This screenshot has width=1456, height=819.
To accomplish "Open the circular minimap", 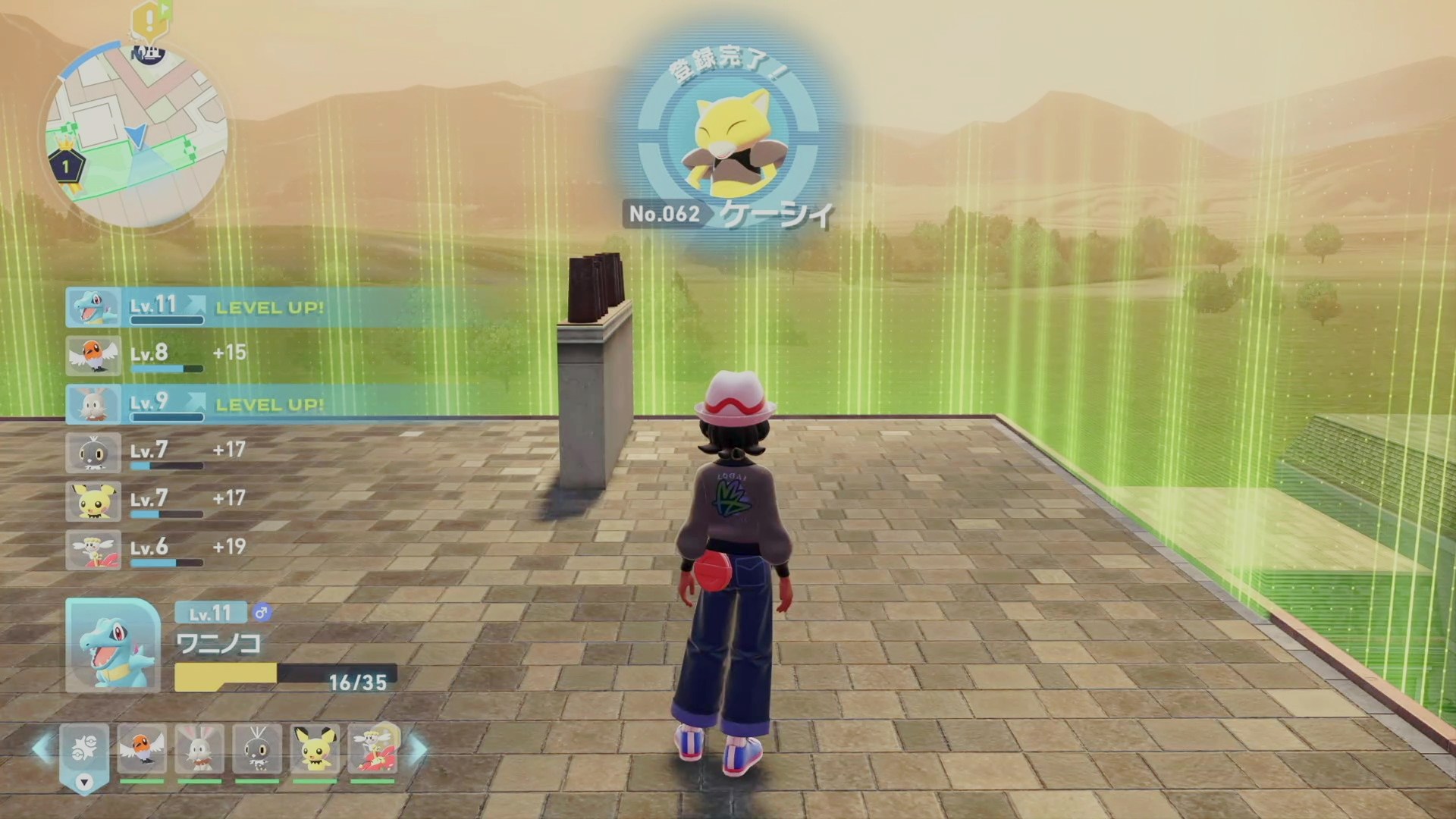I will pos(136,136).
